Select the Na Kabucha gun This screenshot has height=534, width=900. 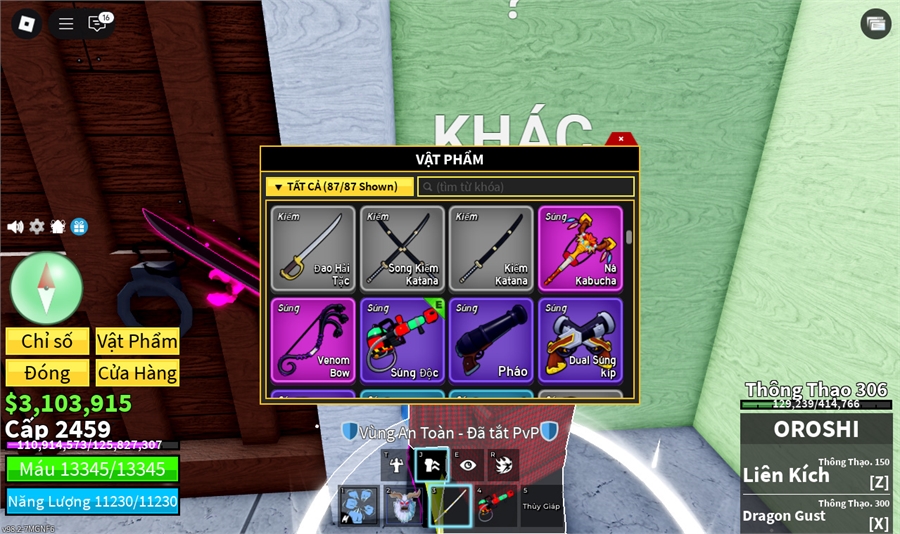coord(580,249)
